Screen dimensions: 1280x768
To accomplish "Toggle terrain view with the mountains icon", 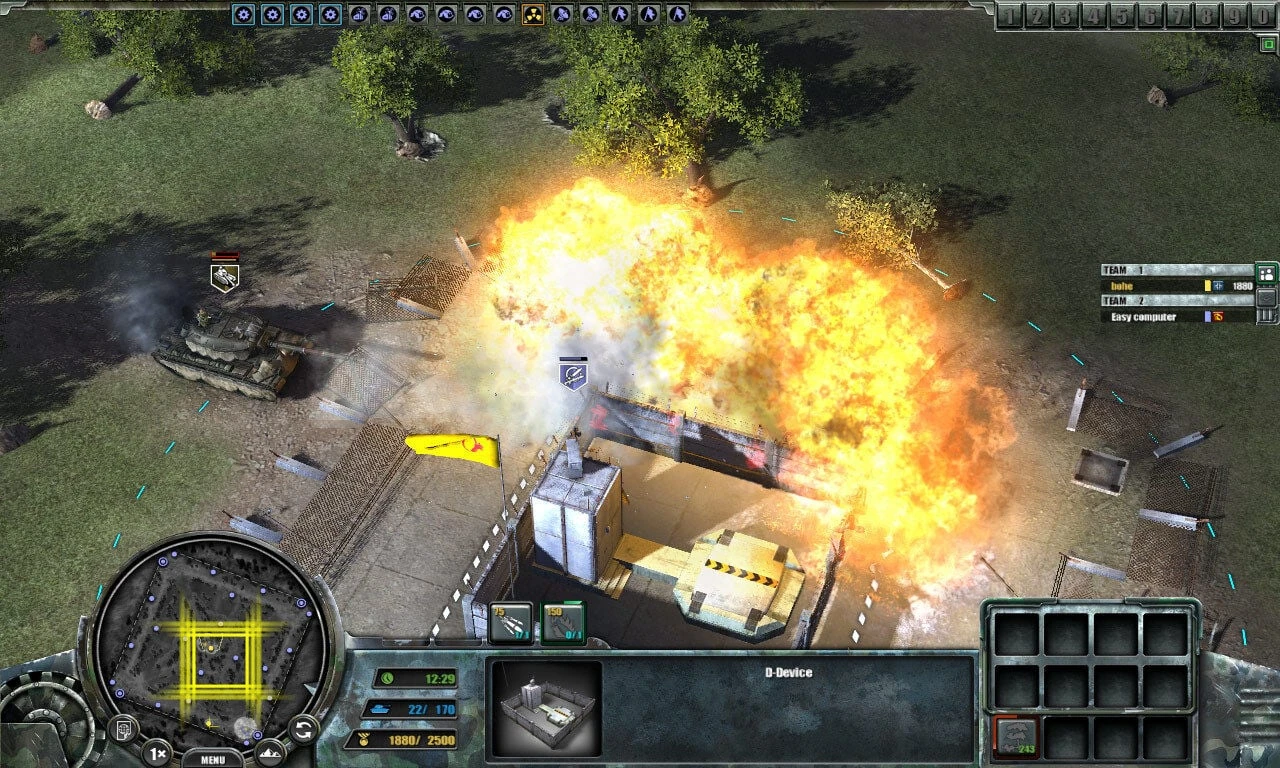I will point(270,753).
